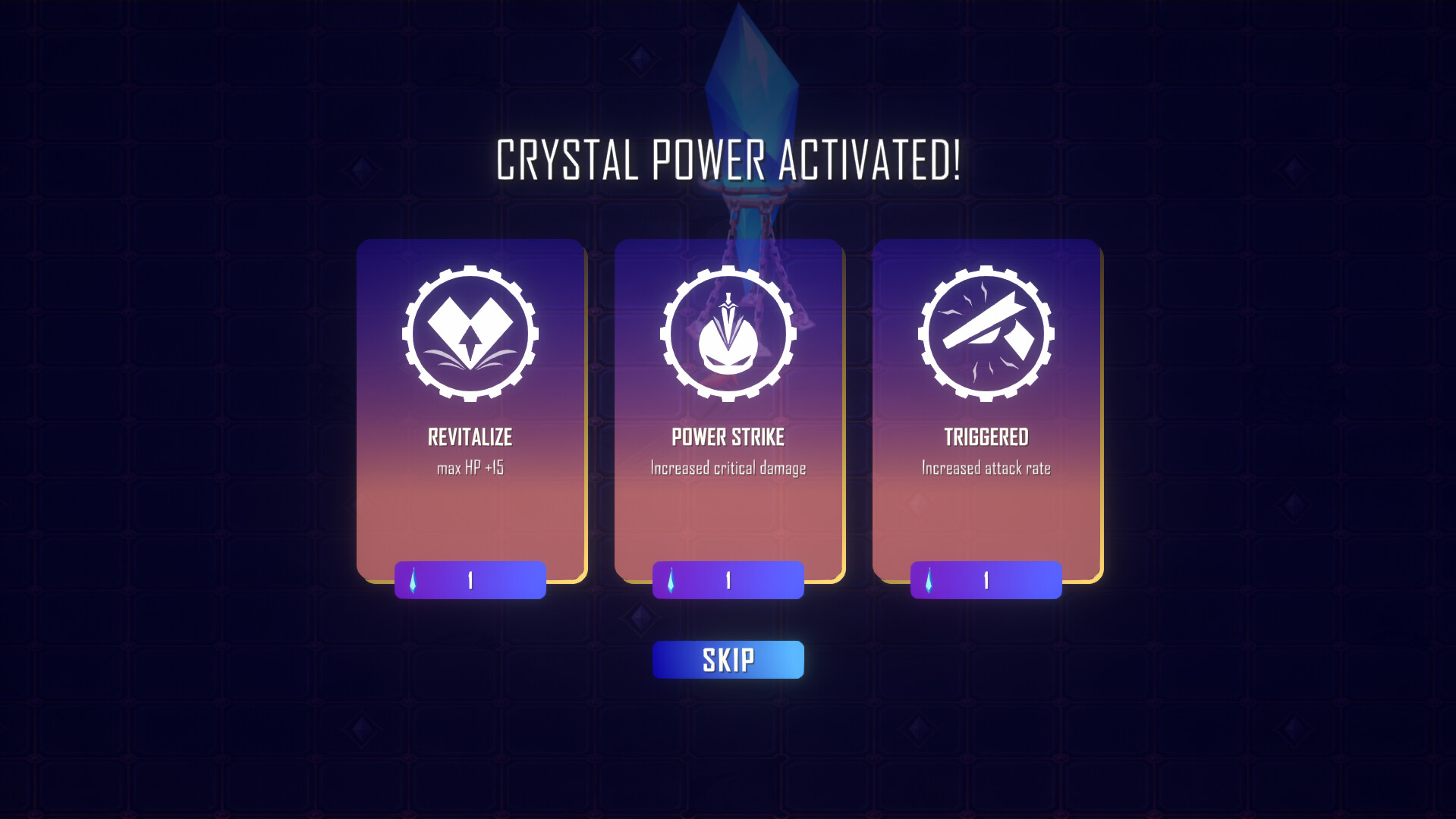Select the crystal icon on Triggered's cost button
Viewport: 1456px width, 819px height.
tap(929, 580)
